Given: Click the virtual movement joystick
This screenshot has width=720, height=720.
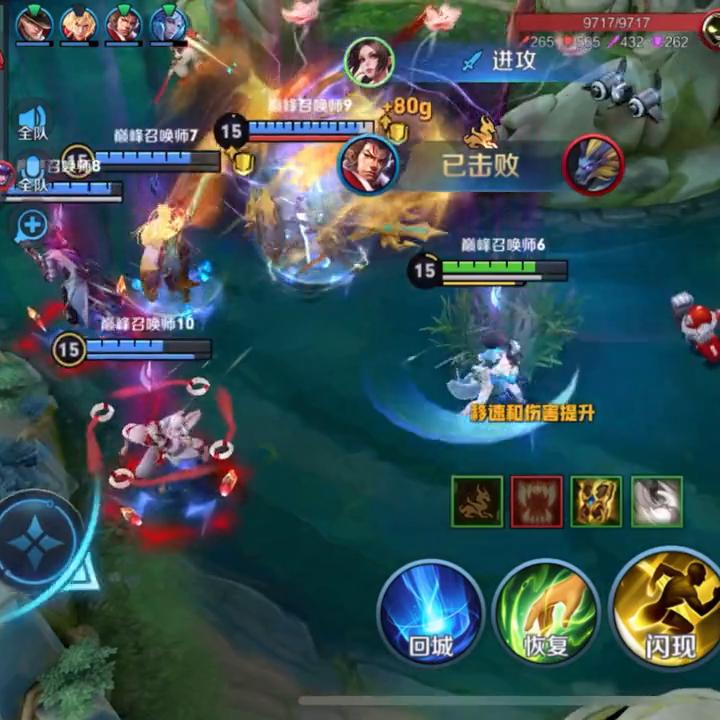Looking at the screenshot, I should click(x=40, y=545).
